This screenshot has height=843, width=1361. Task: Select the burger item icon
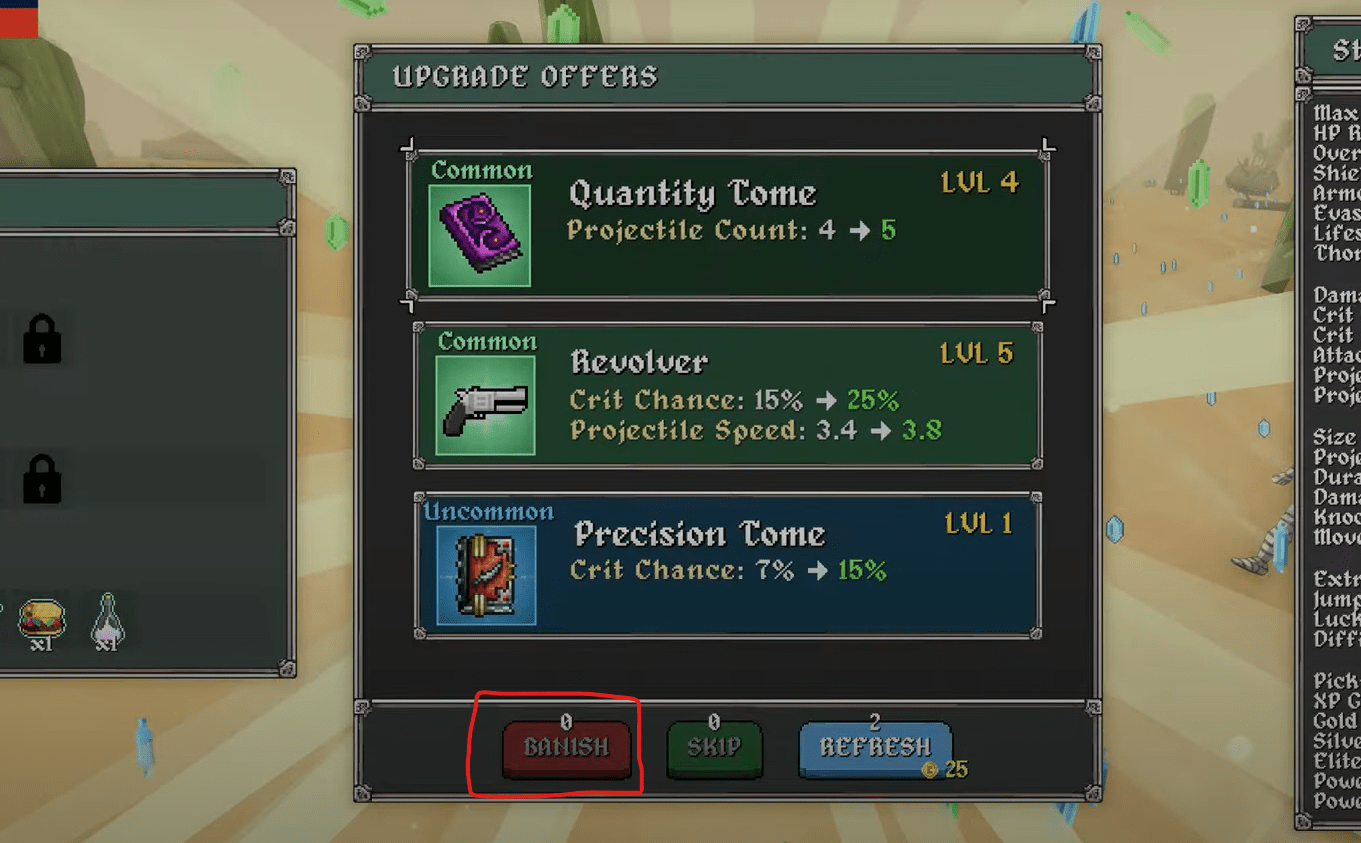(x=41, y=620)
